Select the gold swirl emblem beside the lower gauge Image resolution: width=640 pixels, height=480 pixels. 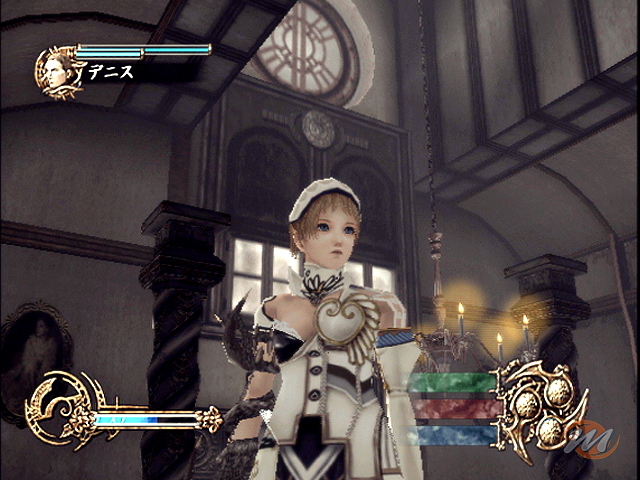[57, 408]
